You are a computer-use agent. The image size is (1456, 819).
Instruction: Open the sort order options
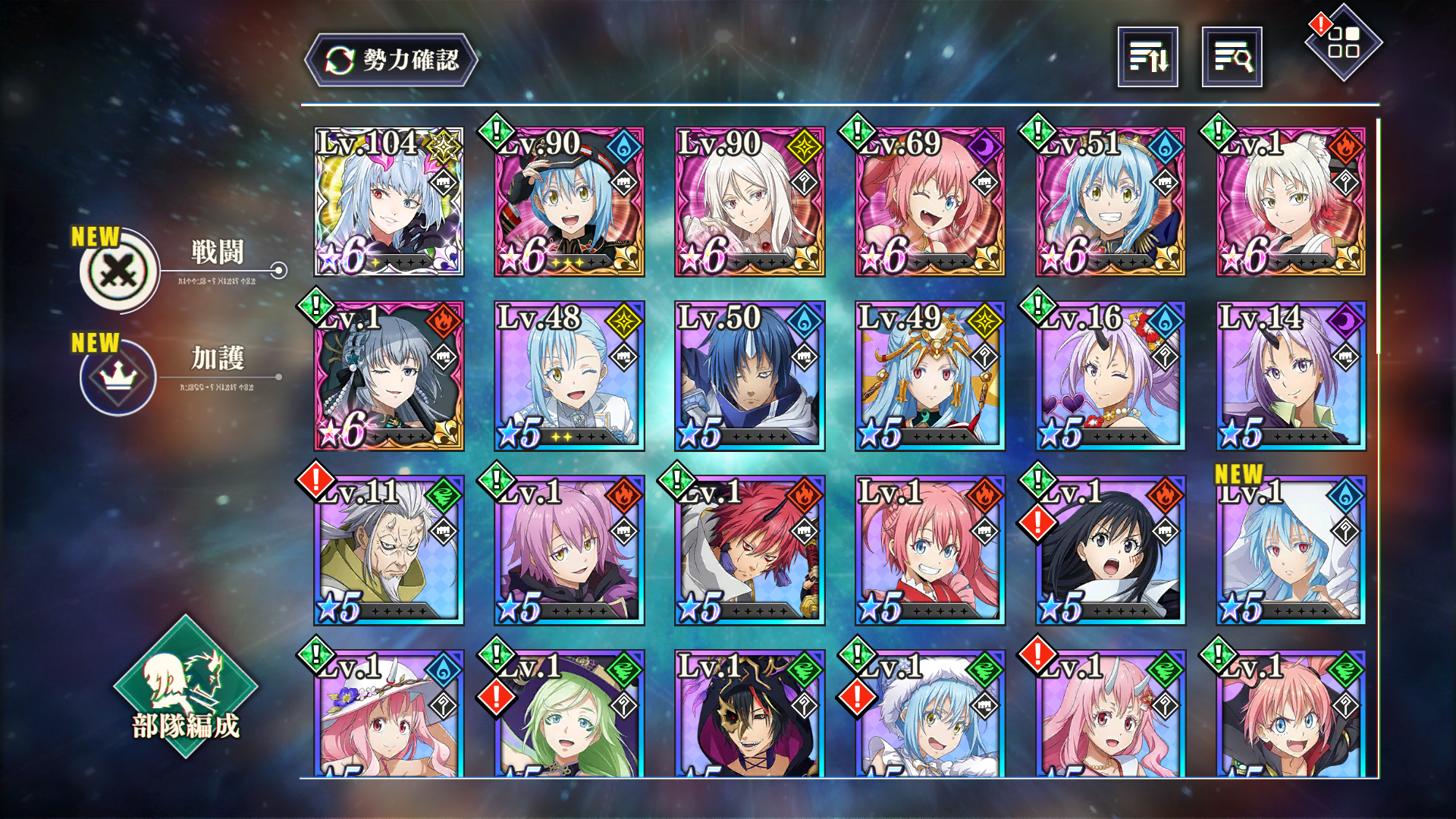click(x=1147, y=57)
